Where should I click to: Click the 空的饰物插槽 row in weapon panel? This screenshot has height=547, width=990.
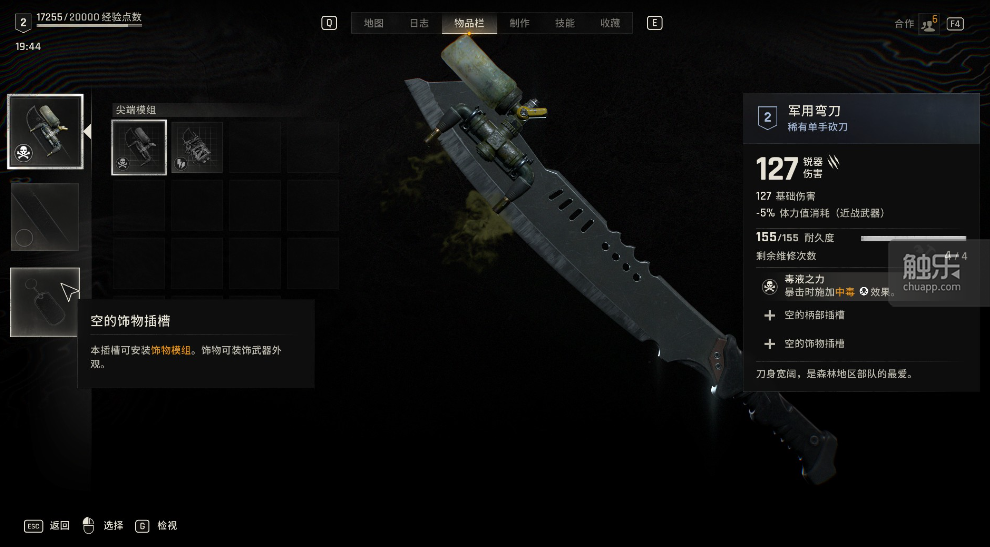[814, 343]
